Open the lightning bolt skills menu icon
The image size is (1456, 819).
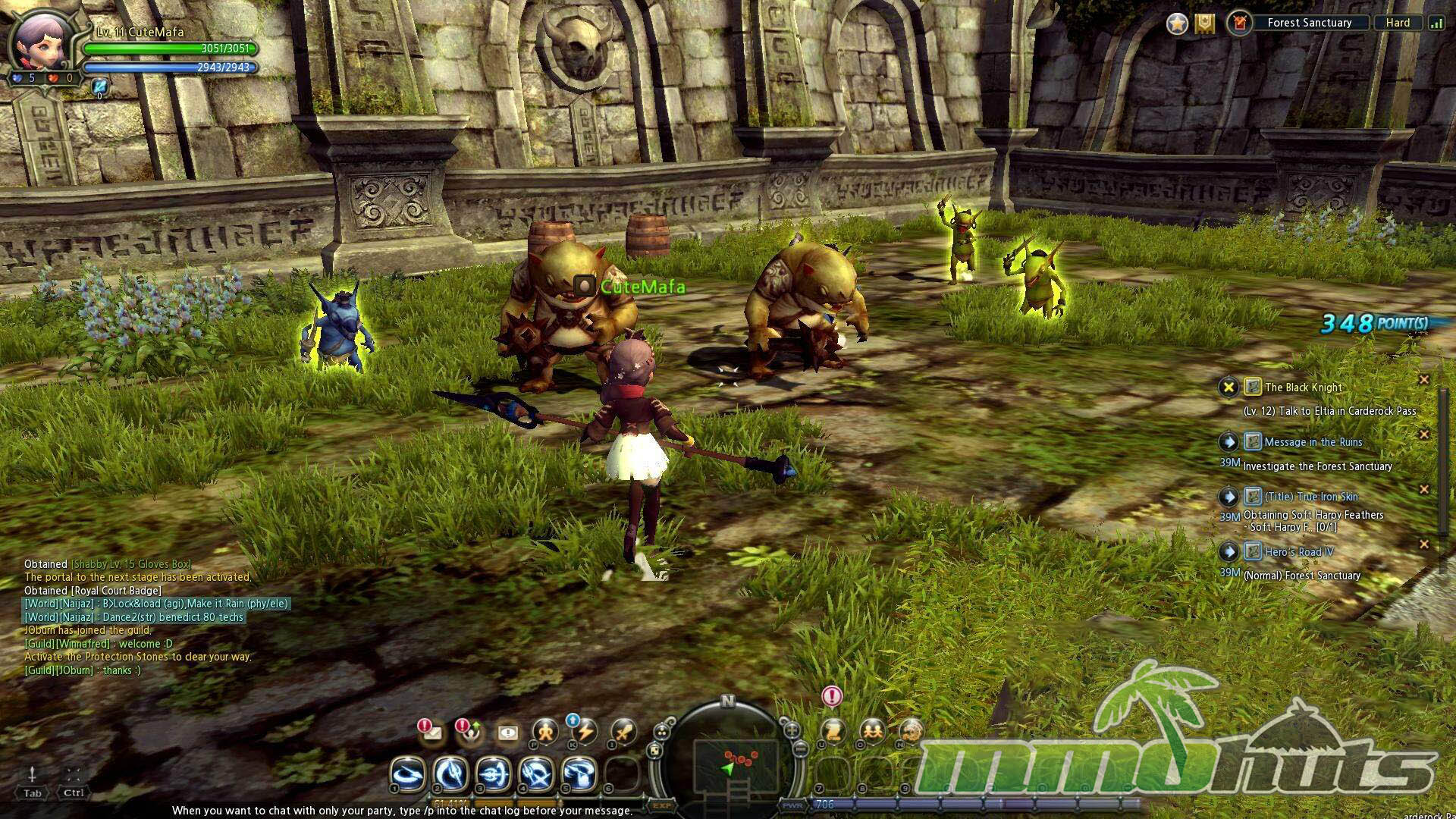(584, 733)
